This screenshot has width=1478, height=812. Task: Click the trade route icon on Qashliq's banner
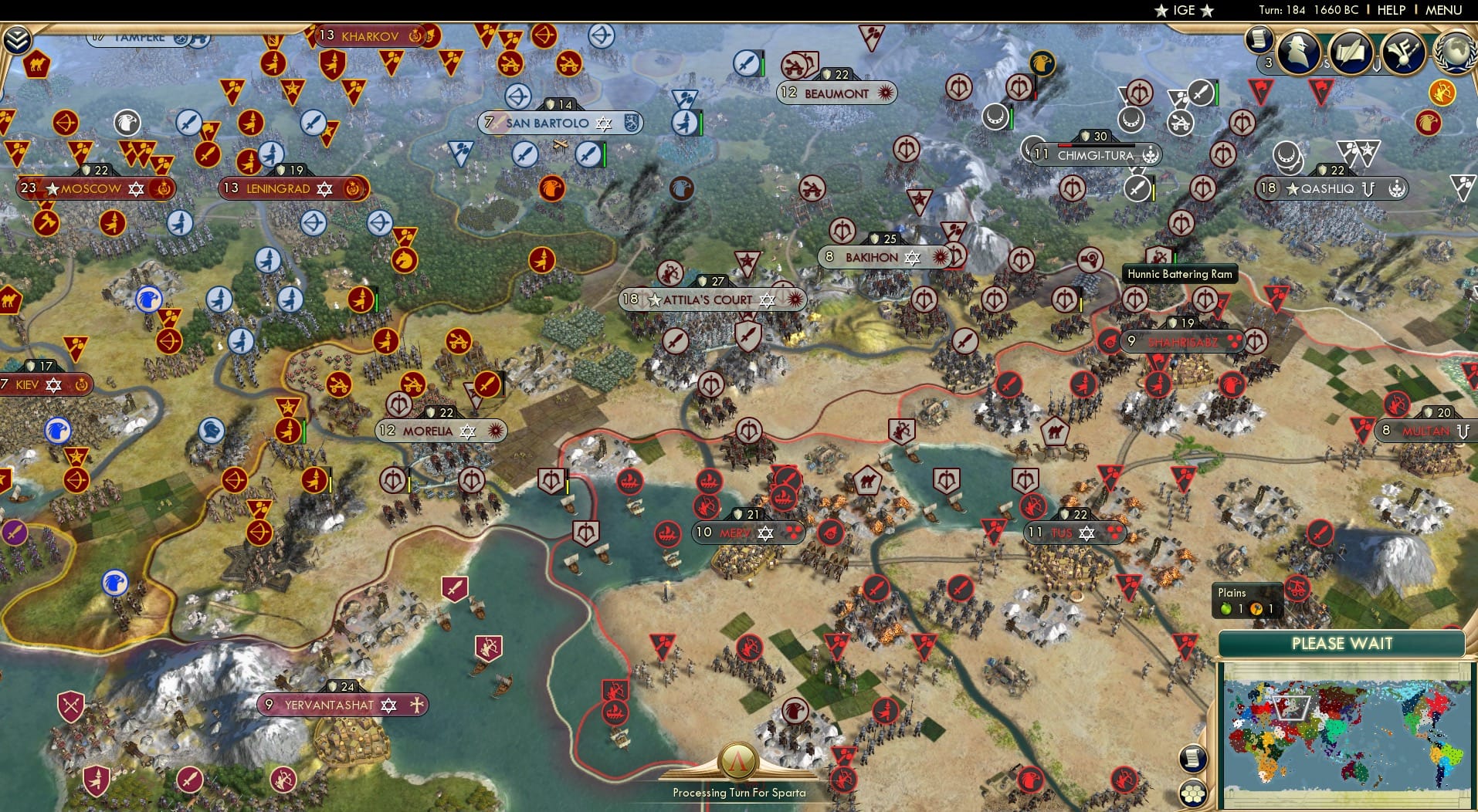[x=1368, y=189]
